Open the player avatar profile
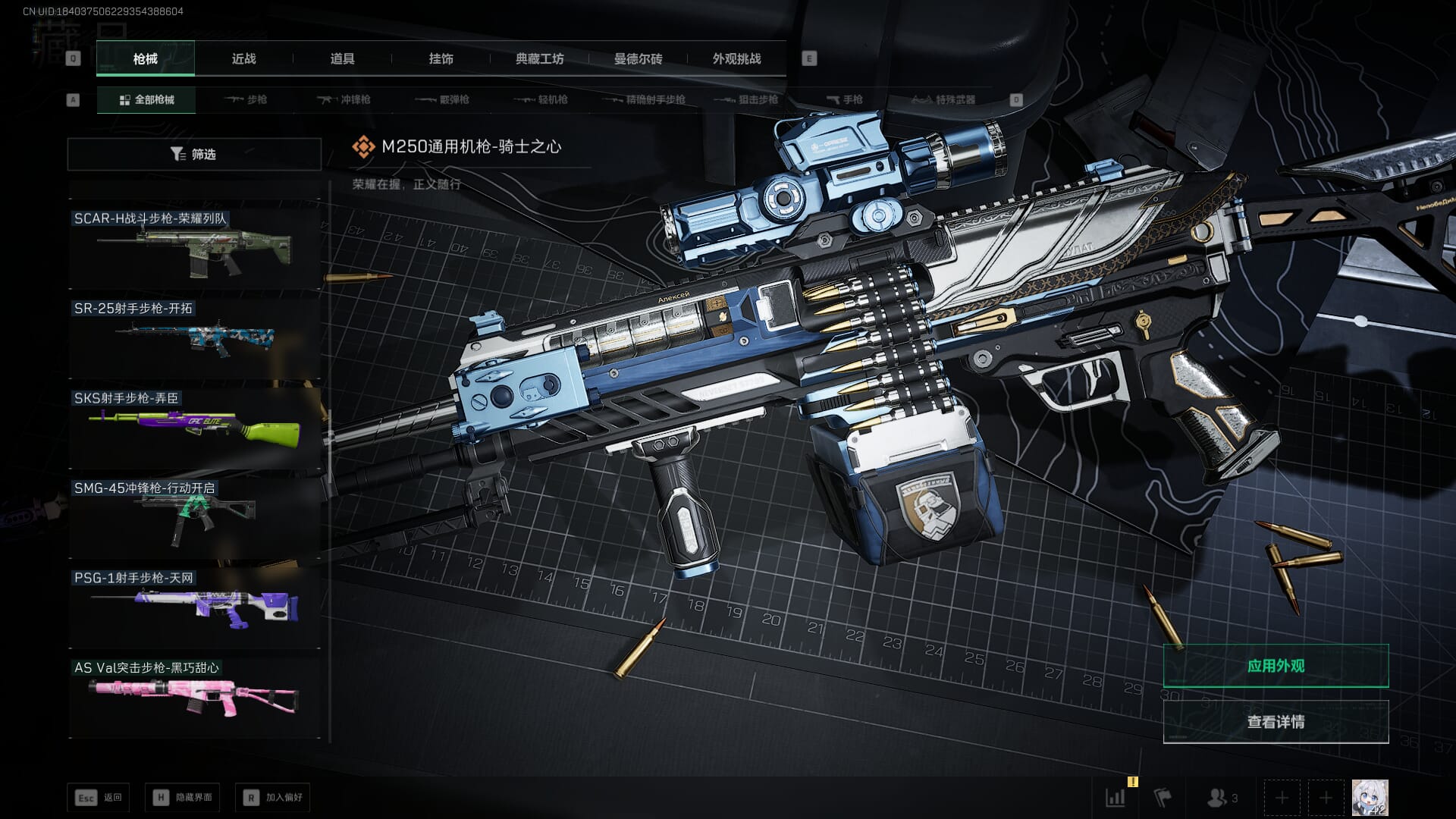The height and width of the screenshot is (819, 1456). coord(1370,798)
